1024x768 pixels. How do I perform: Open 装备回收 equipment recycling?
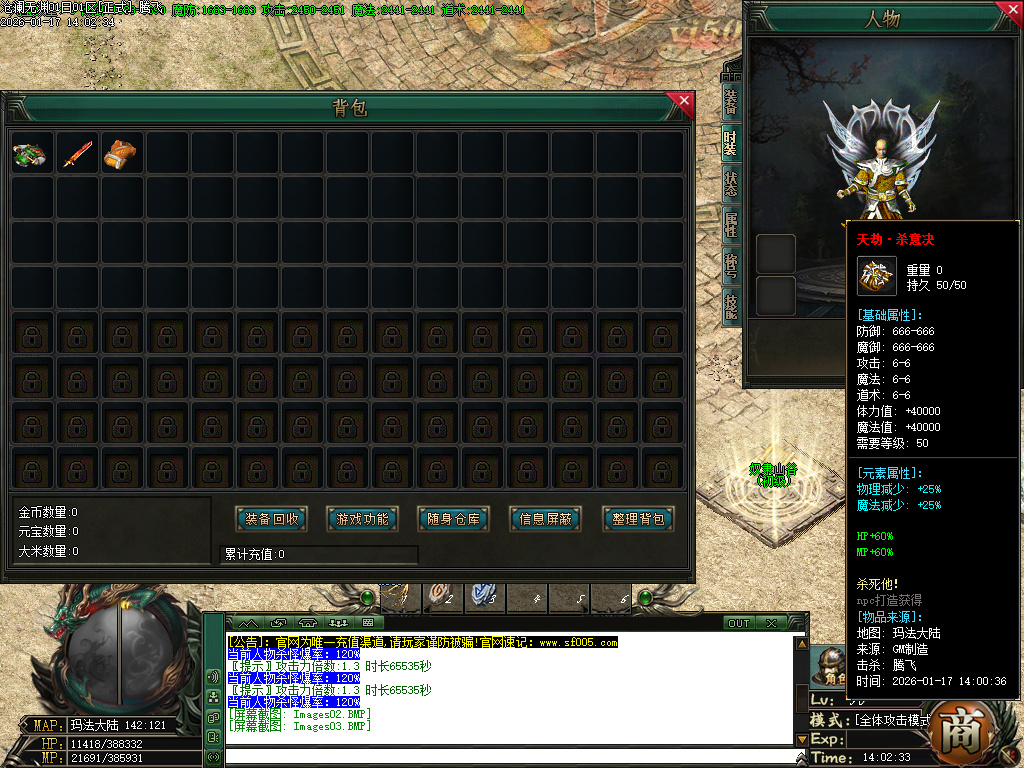272,519
